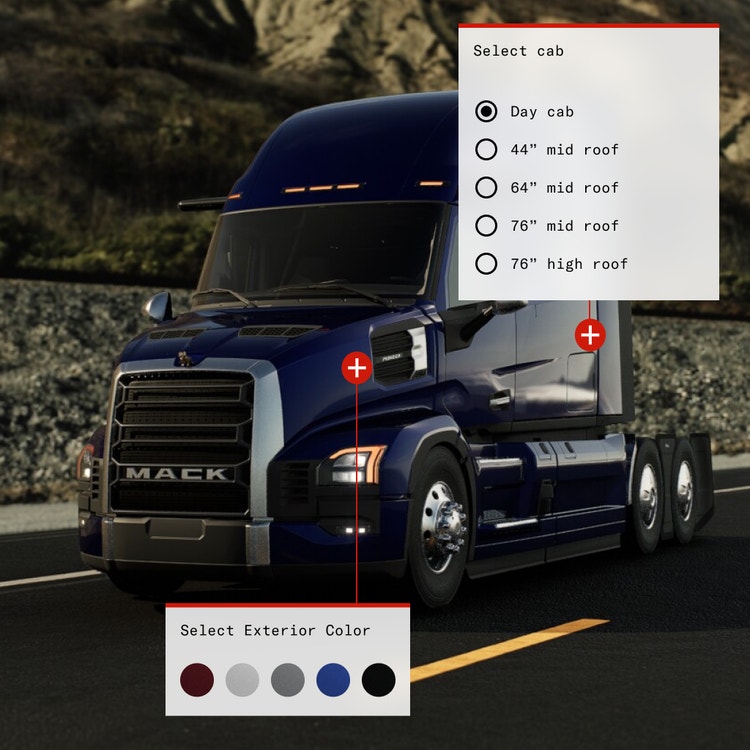Image resolution: width=750 pixels, height=750 pixels.
Task: Apply the dark red exterior color
Action: (x=197, y=680)
